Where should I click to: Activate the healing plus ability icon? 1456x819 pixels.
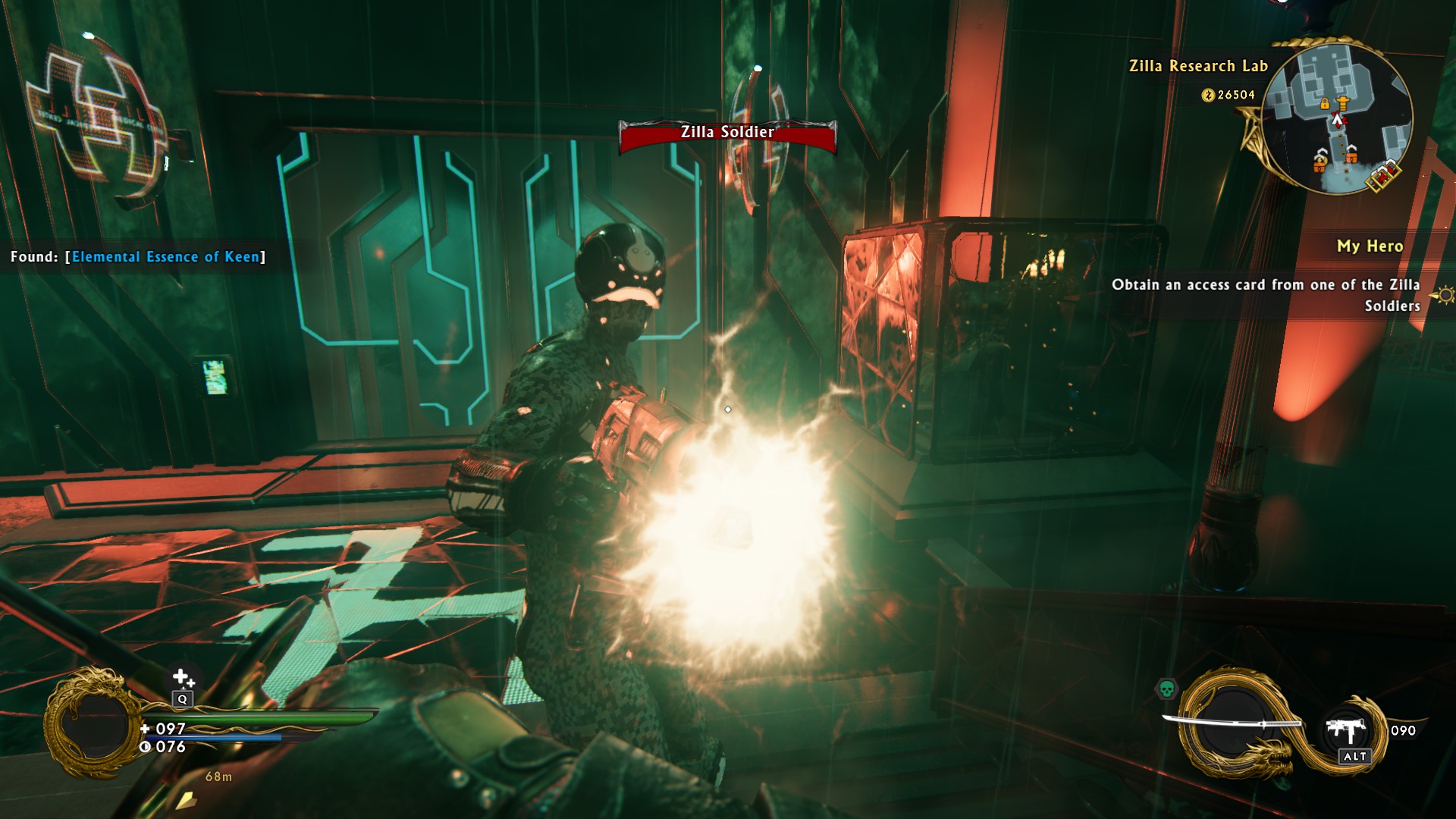[182, 677]
